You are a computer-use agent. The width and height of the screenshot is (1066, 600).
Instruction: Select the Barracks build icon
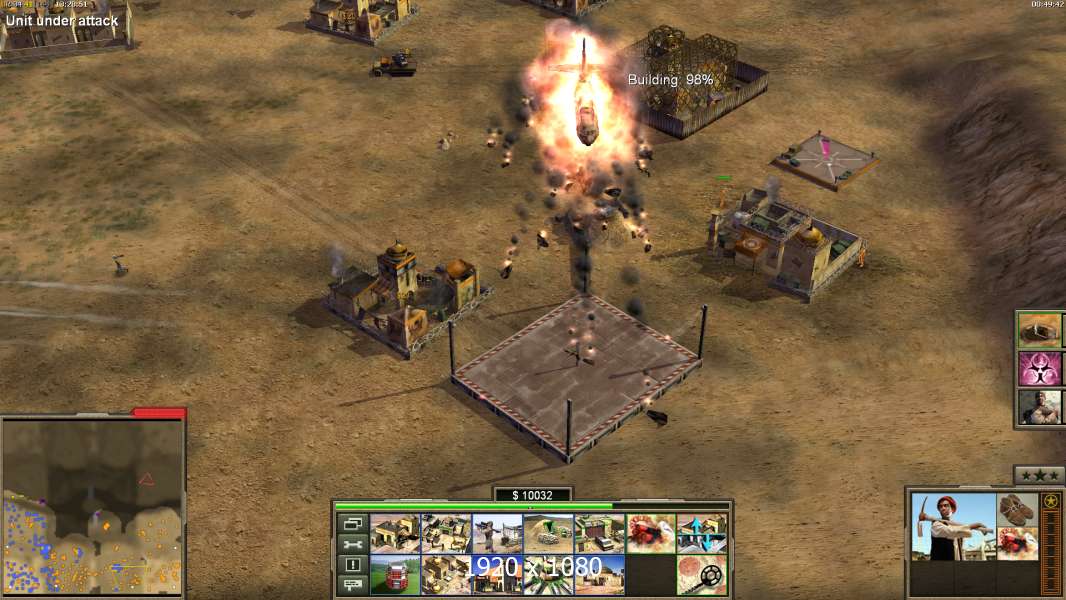click(x=446, y=533)
